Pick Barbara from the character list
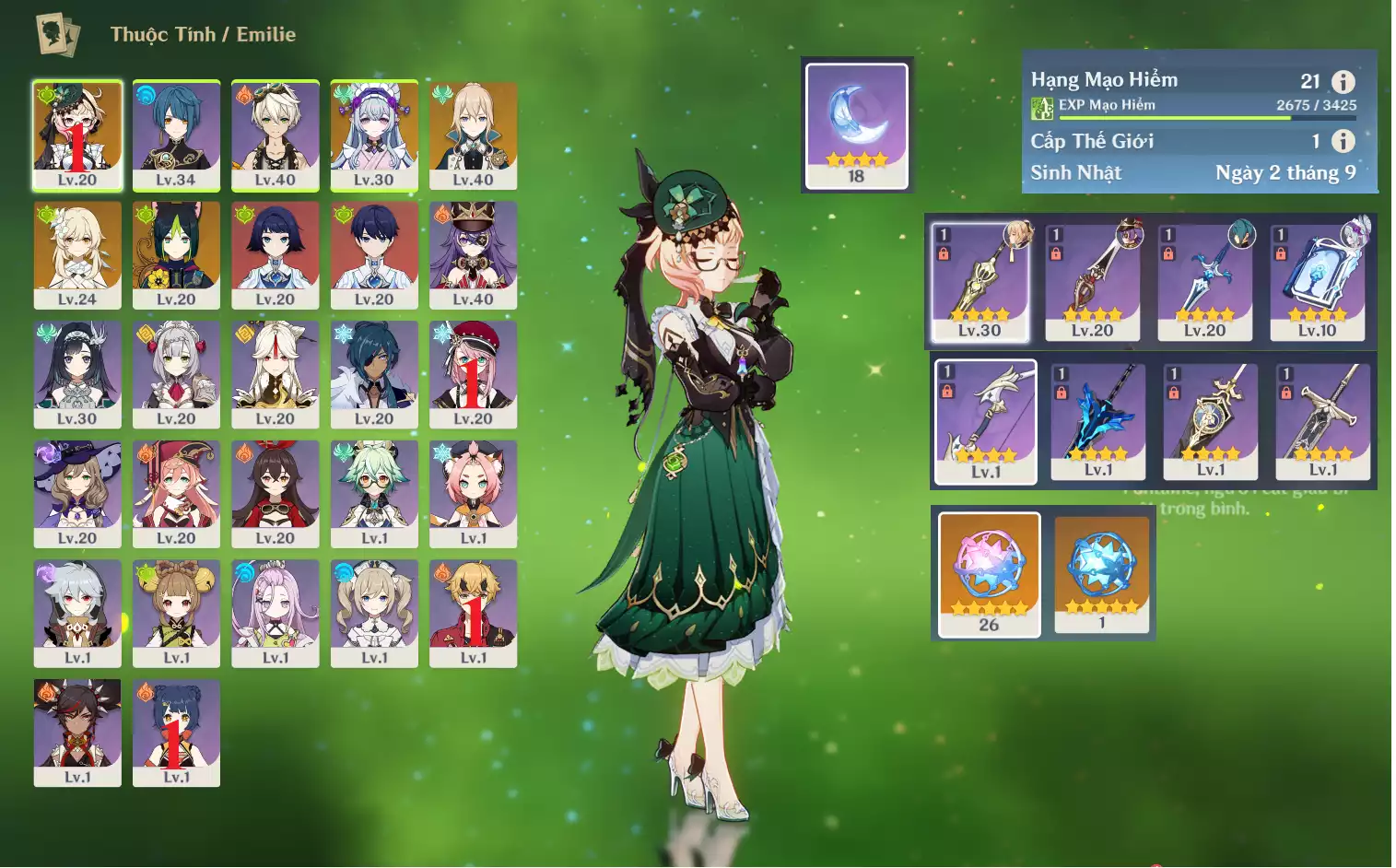 pyautogui.click(x=374, y=613)
